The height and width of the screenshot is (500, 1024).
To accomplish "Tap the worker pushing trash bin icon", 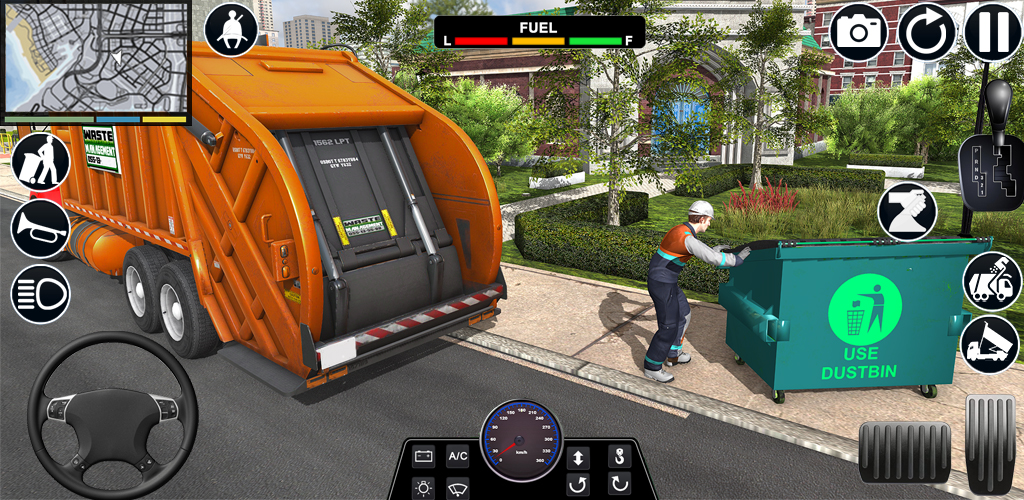I will click(41, 161).
